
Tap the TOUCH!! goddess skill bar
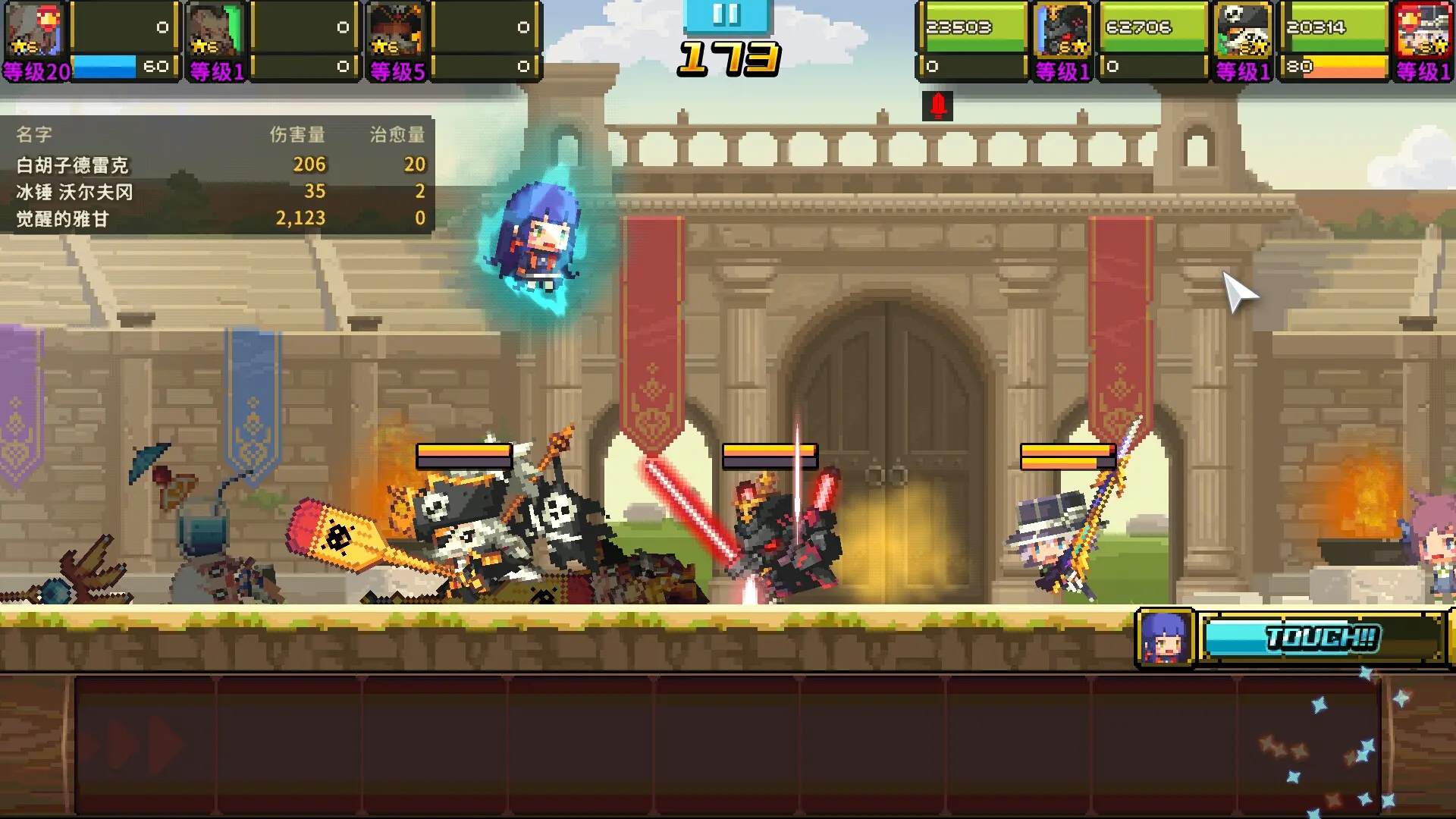click(1323, 638)
